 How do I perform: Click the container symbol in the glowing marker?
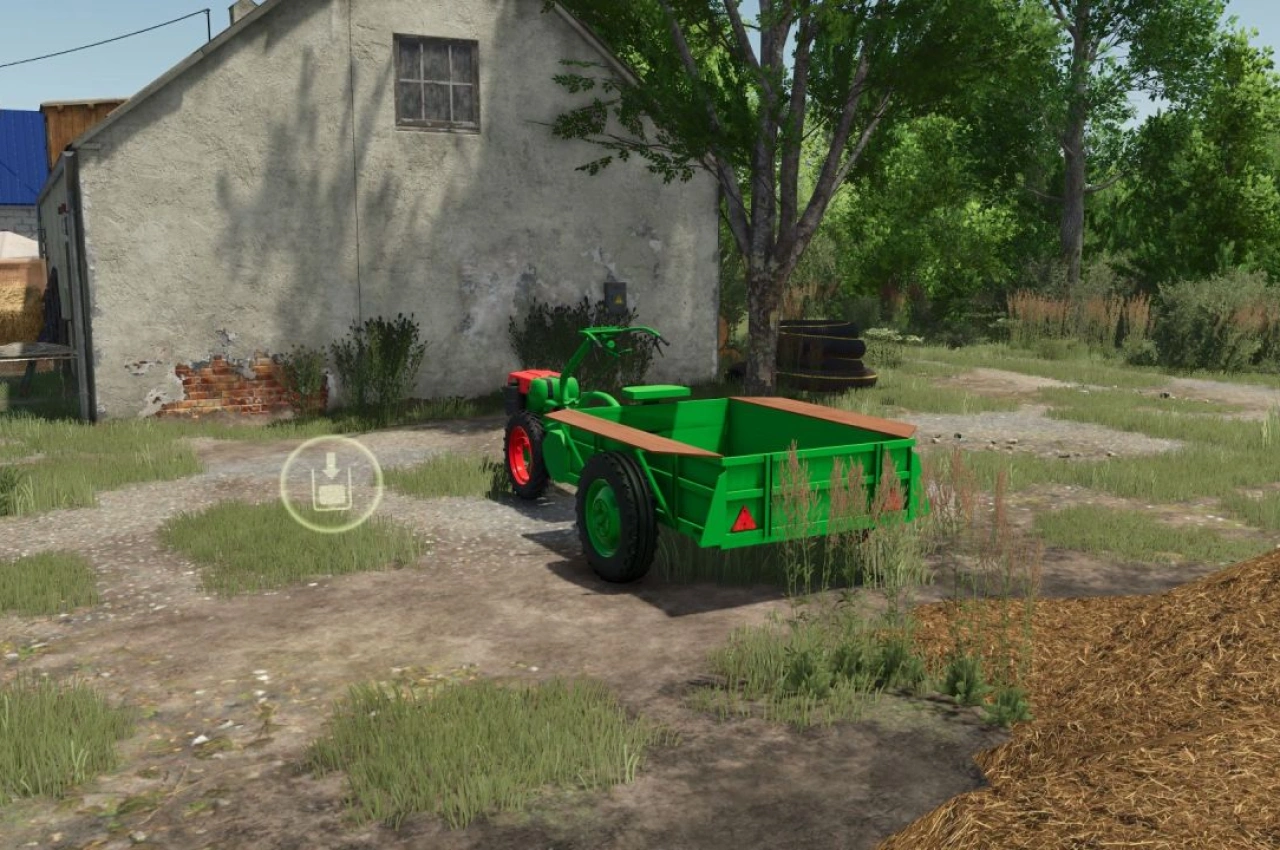(x=333, y=494)
